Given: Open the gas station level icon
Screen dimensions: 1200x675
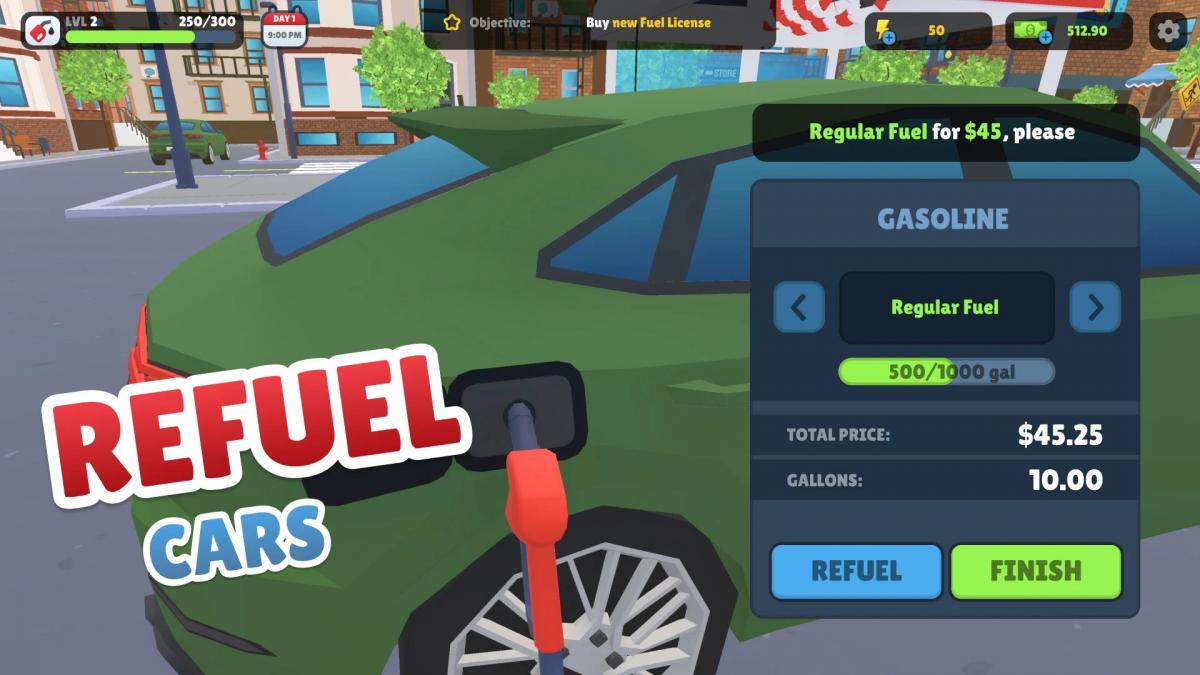Looking at the screenshot, I should pos(42,31).
